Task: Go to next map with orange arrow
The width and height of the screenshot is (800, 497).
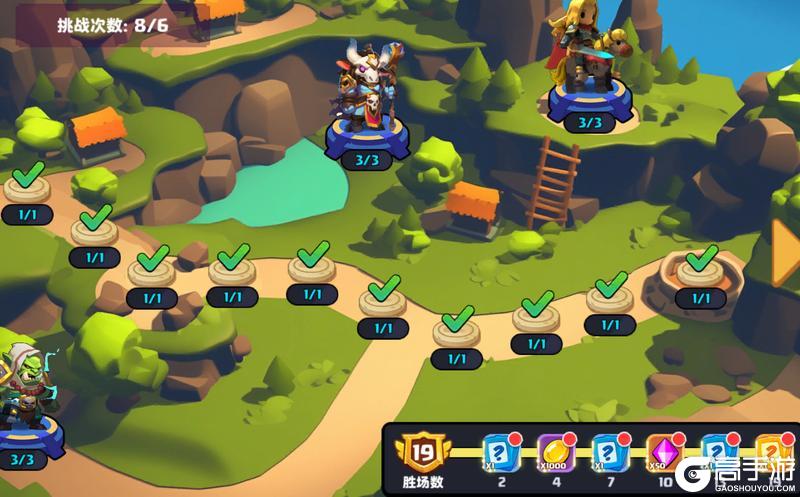Action: [785, 251]
